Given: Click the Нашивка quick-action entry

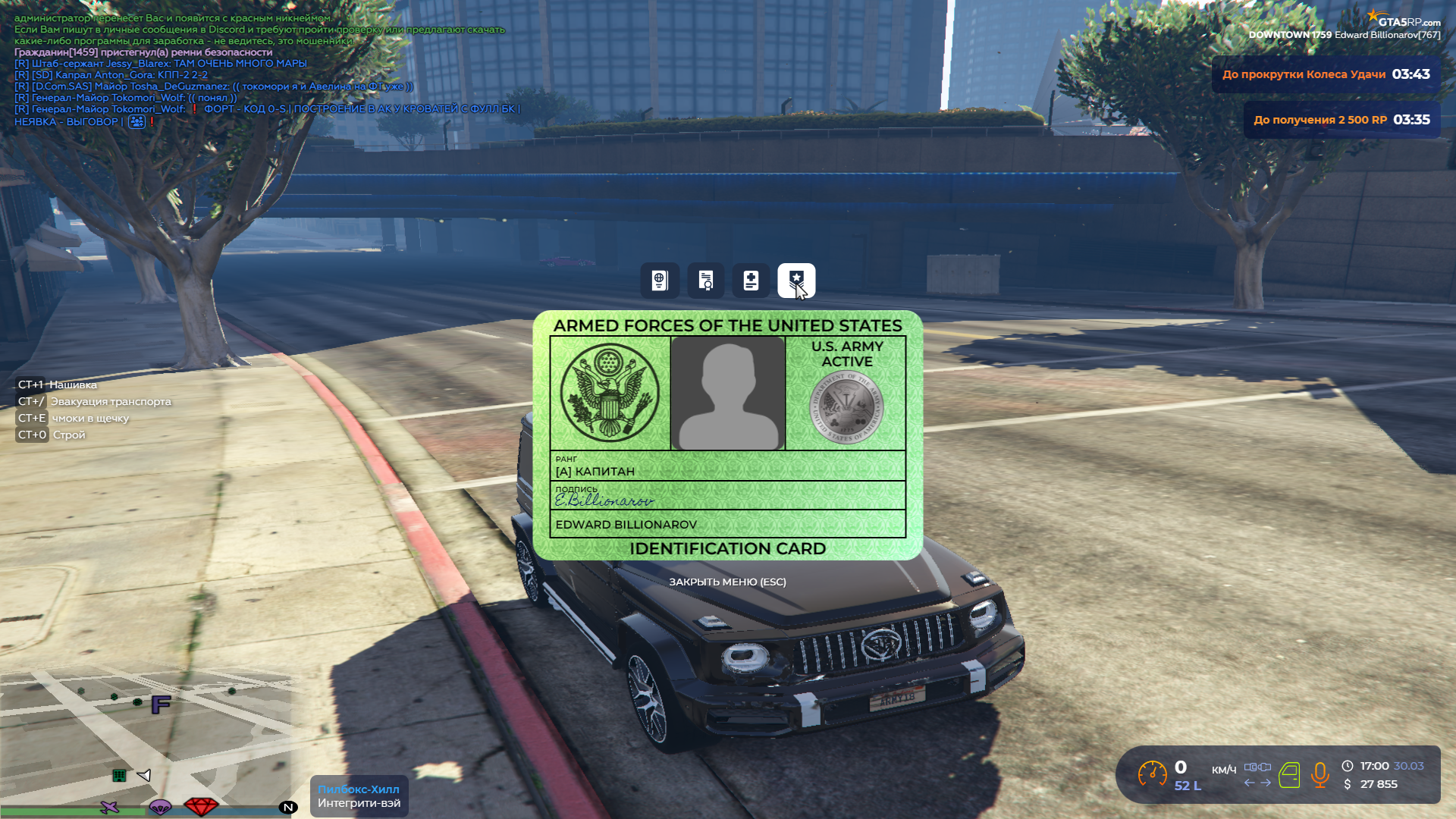Looking at the screenshot, I should 72,384.
